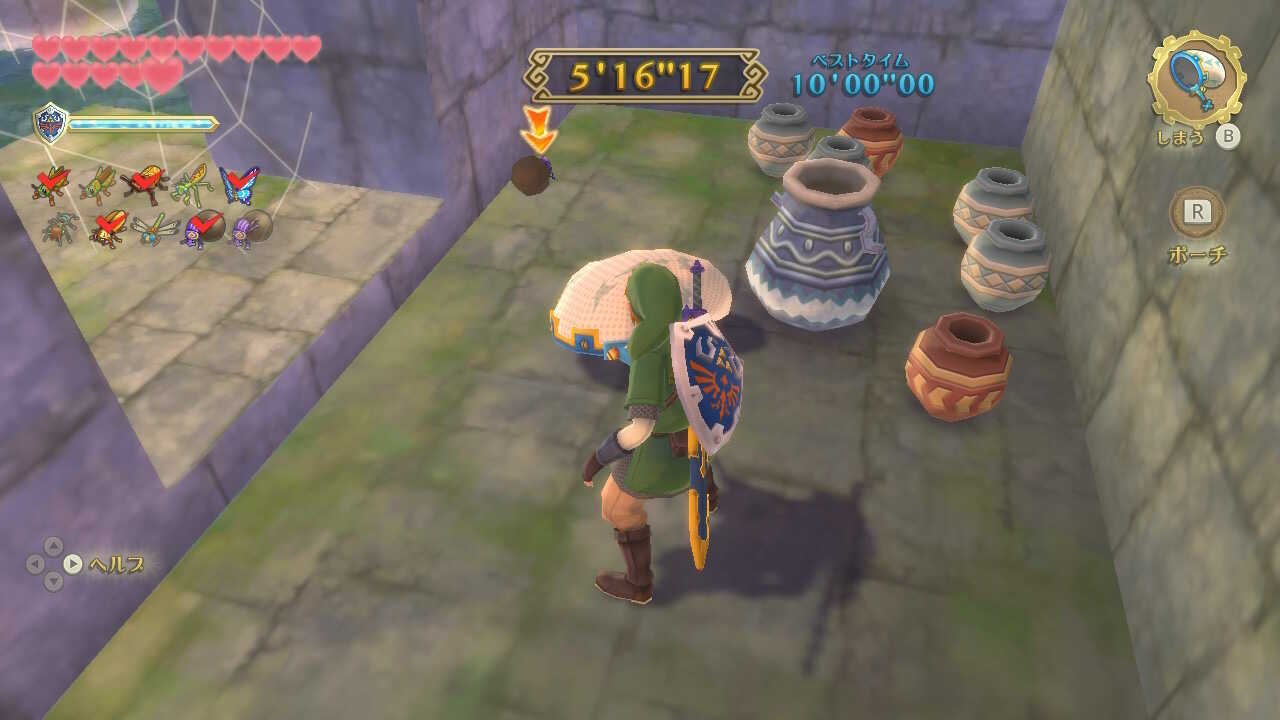Click the orange arrow marker above the bomb

click(537, 130)
